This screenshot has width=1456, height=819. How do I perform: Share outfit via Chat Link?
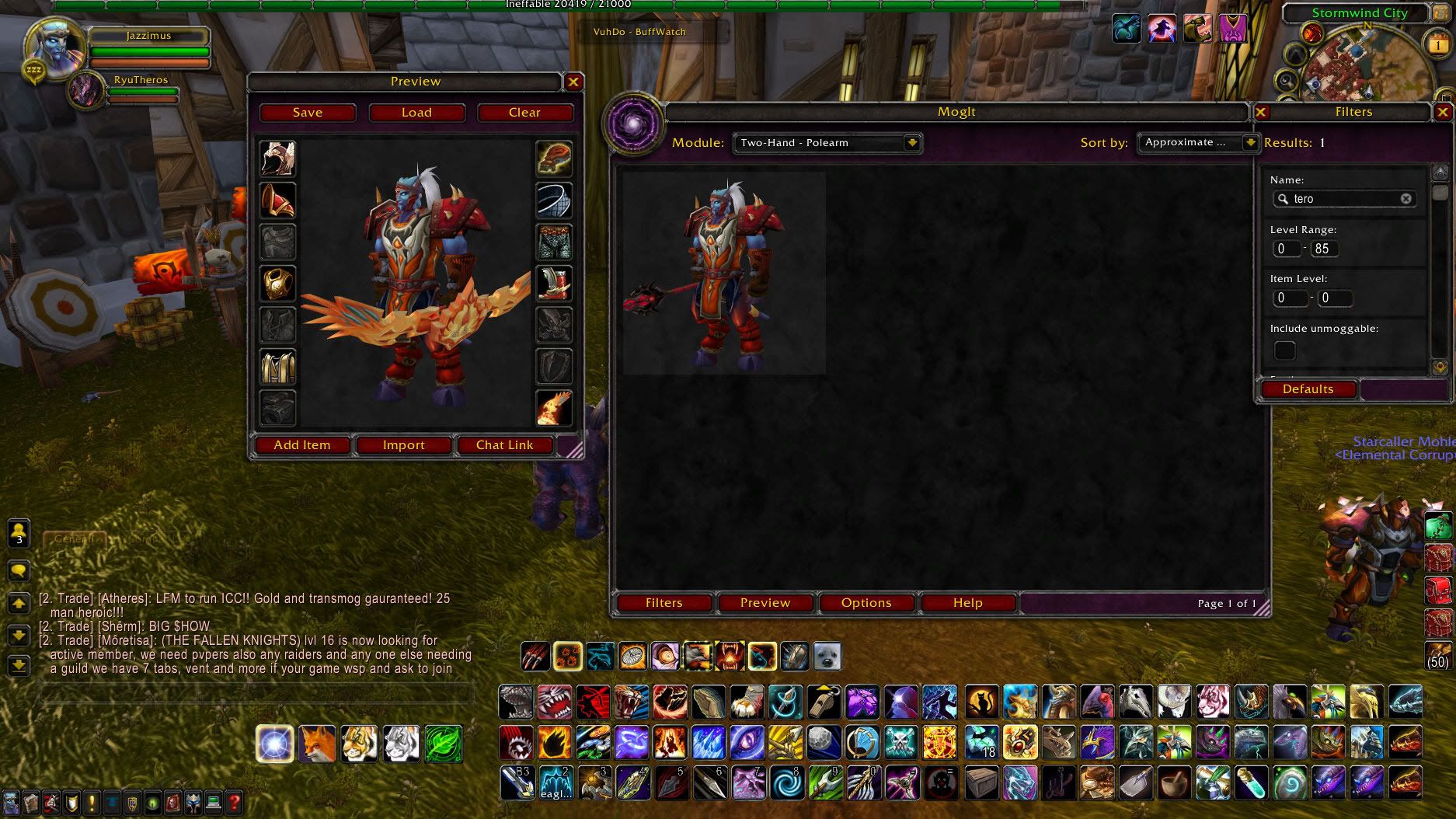point(504,445)
